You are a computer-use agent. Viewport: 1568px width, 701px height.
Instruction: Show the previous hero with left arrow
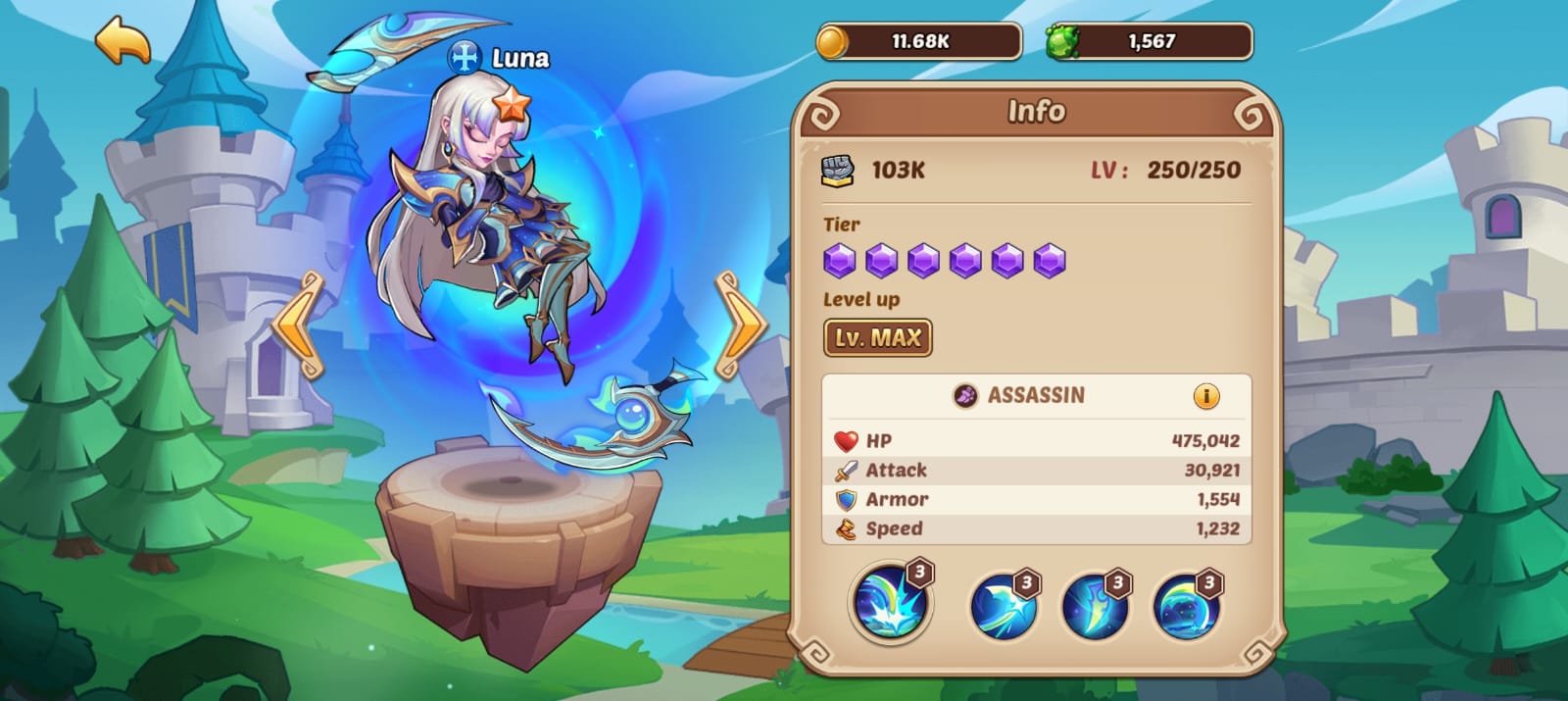pyautogui.click(x=299, y=325)
